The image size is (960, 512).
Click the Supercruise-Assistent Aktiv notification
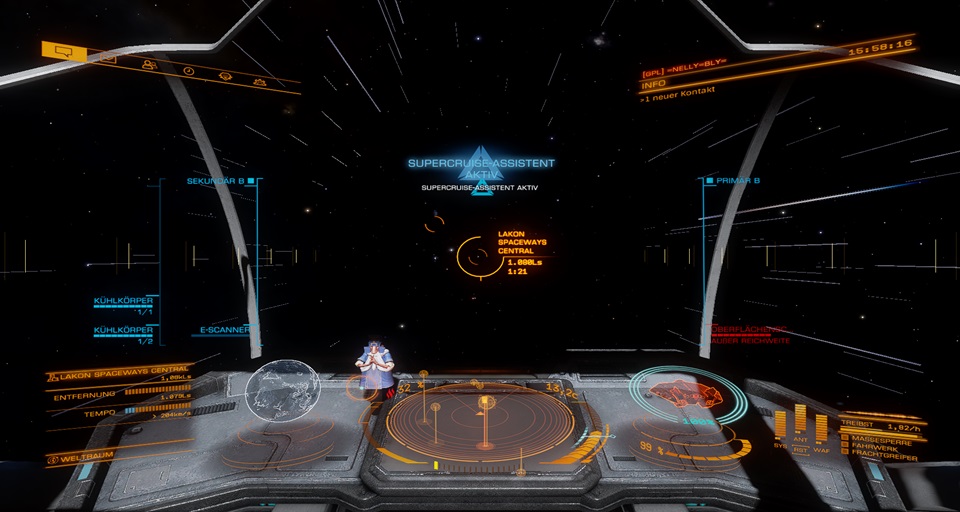point(481,168)
